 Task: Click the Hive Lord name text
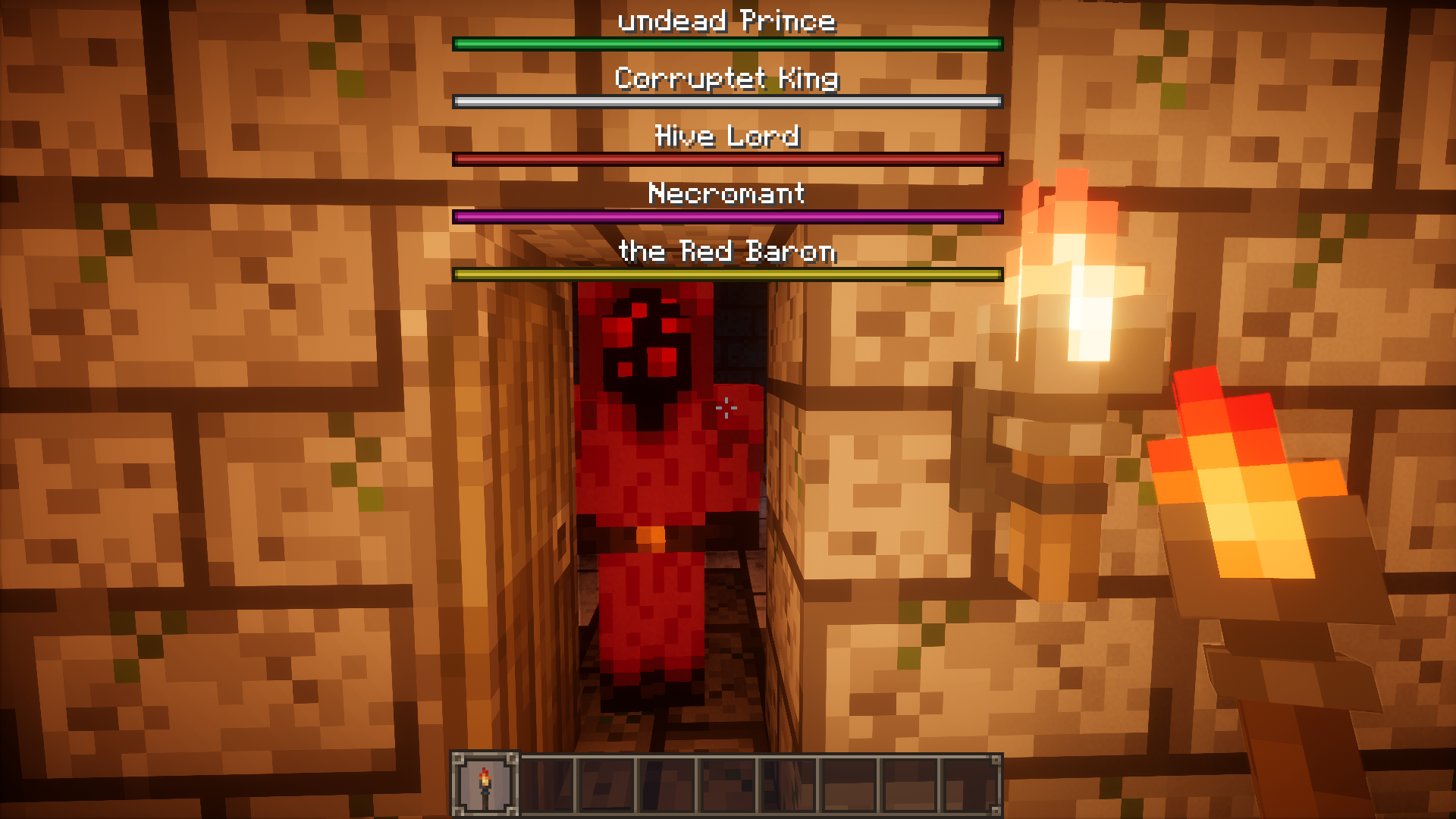point(726,136)
